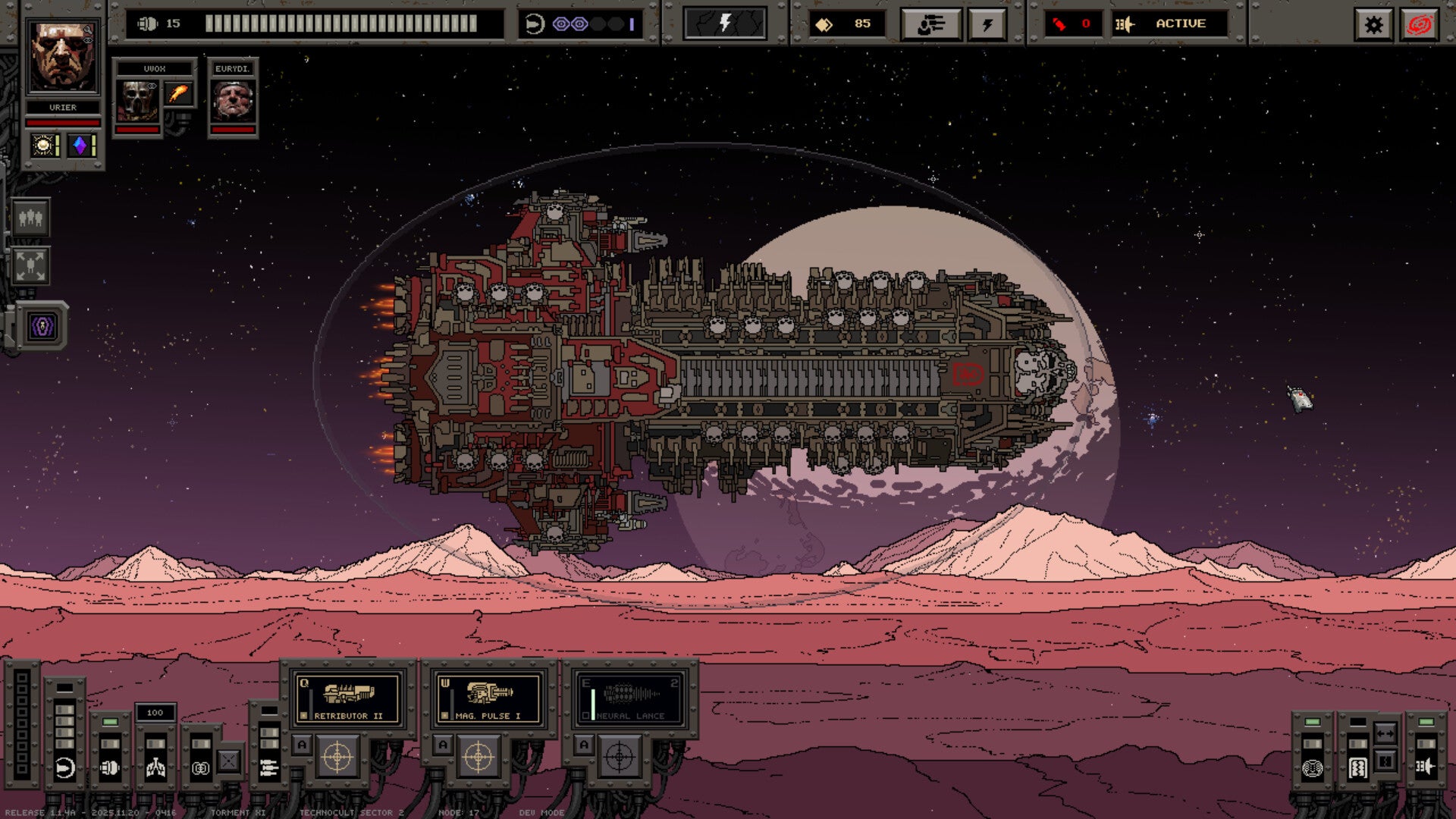Click the crosshair target button under Retributor II
The height and width of the screenshot is (819, 1456).
337,757
